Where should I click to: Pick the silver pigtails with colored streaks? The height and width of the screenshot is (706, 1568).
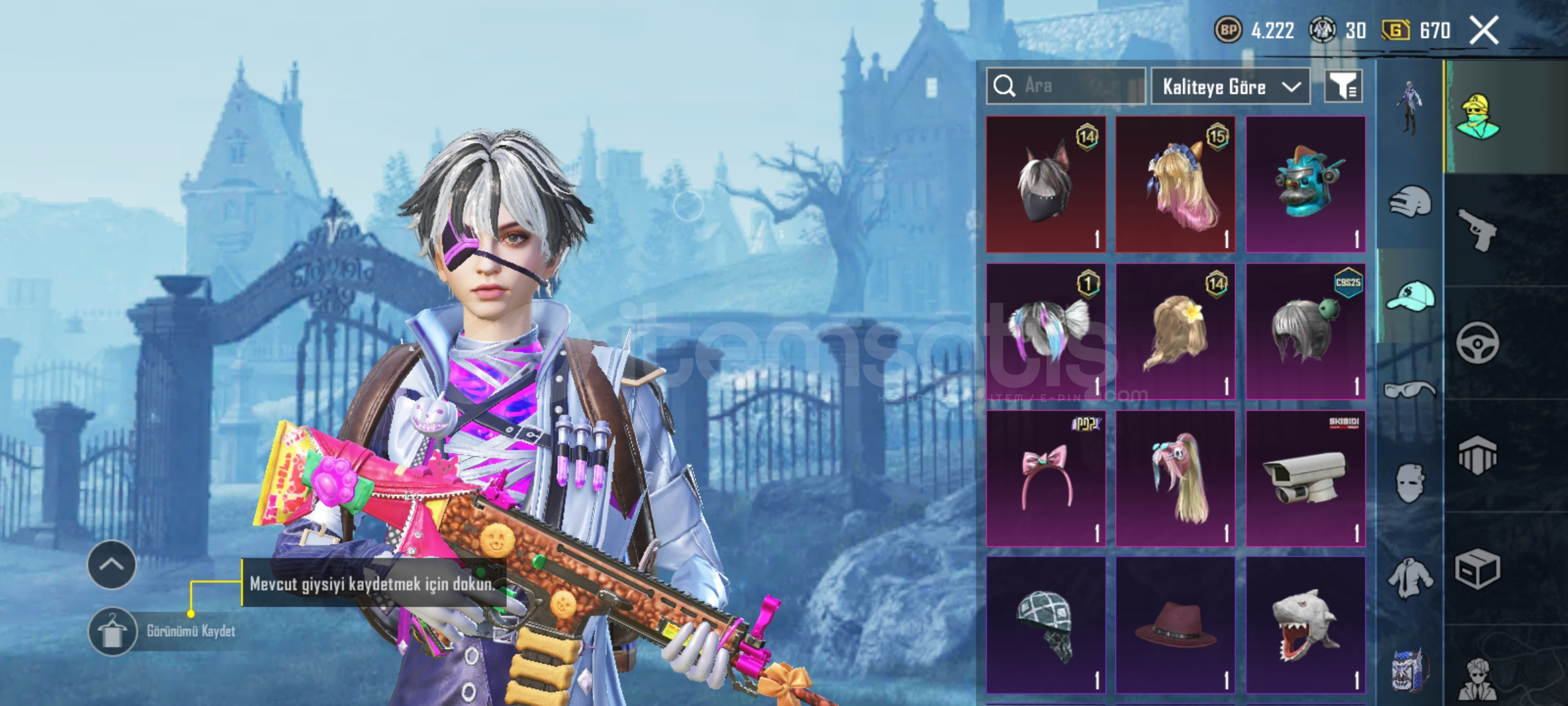click(1045, 331)
